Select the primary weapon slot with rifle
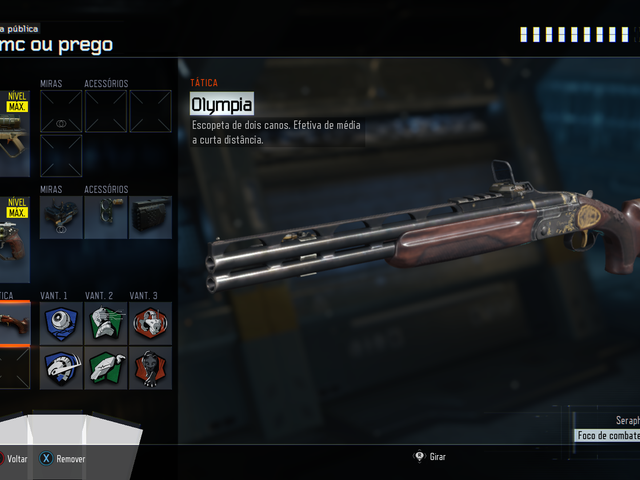The width and height of the screenshot is (640, 480). 14,134
